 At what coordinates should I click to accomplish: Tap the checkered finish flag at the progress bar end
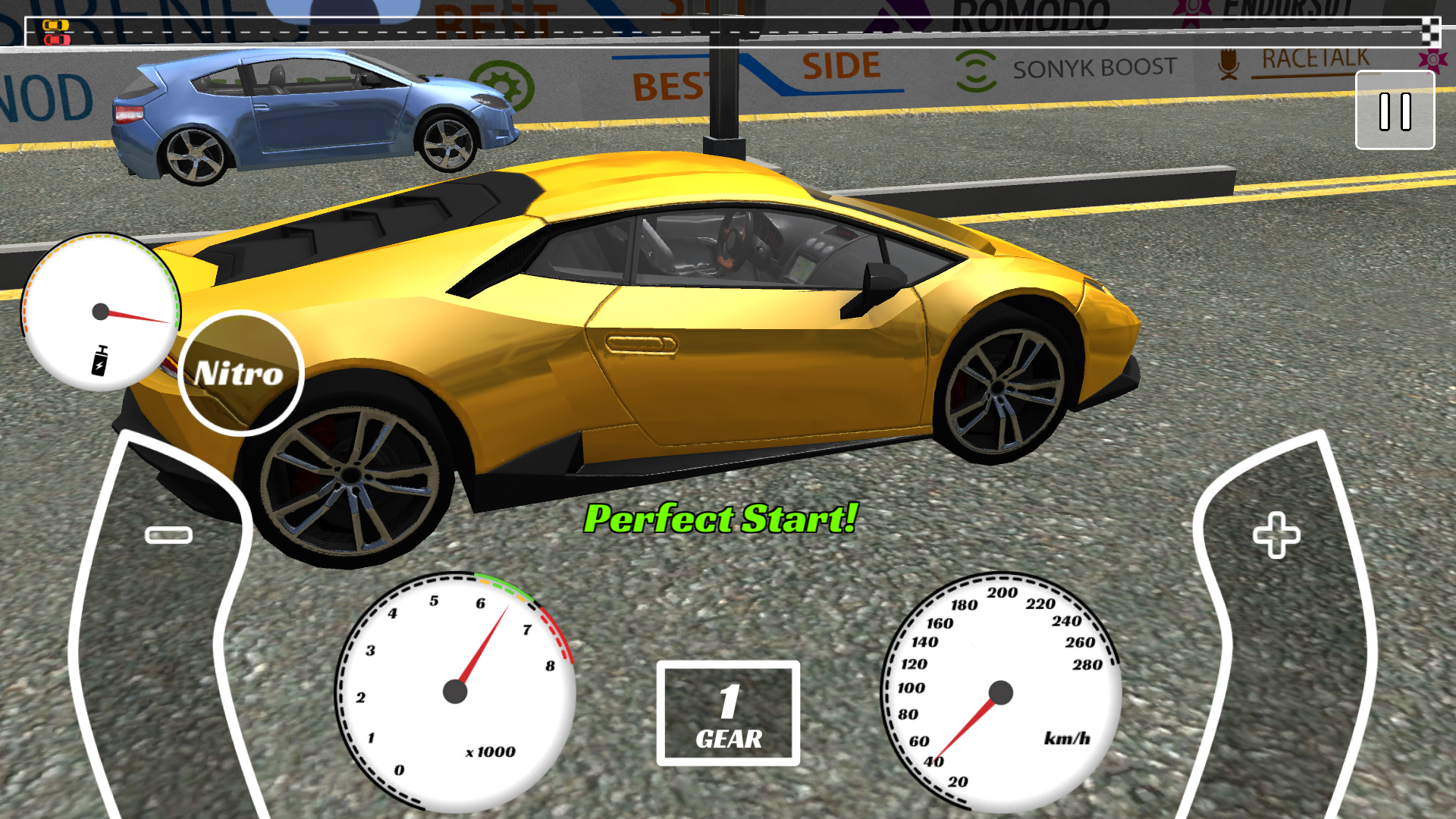[1429, 33]
